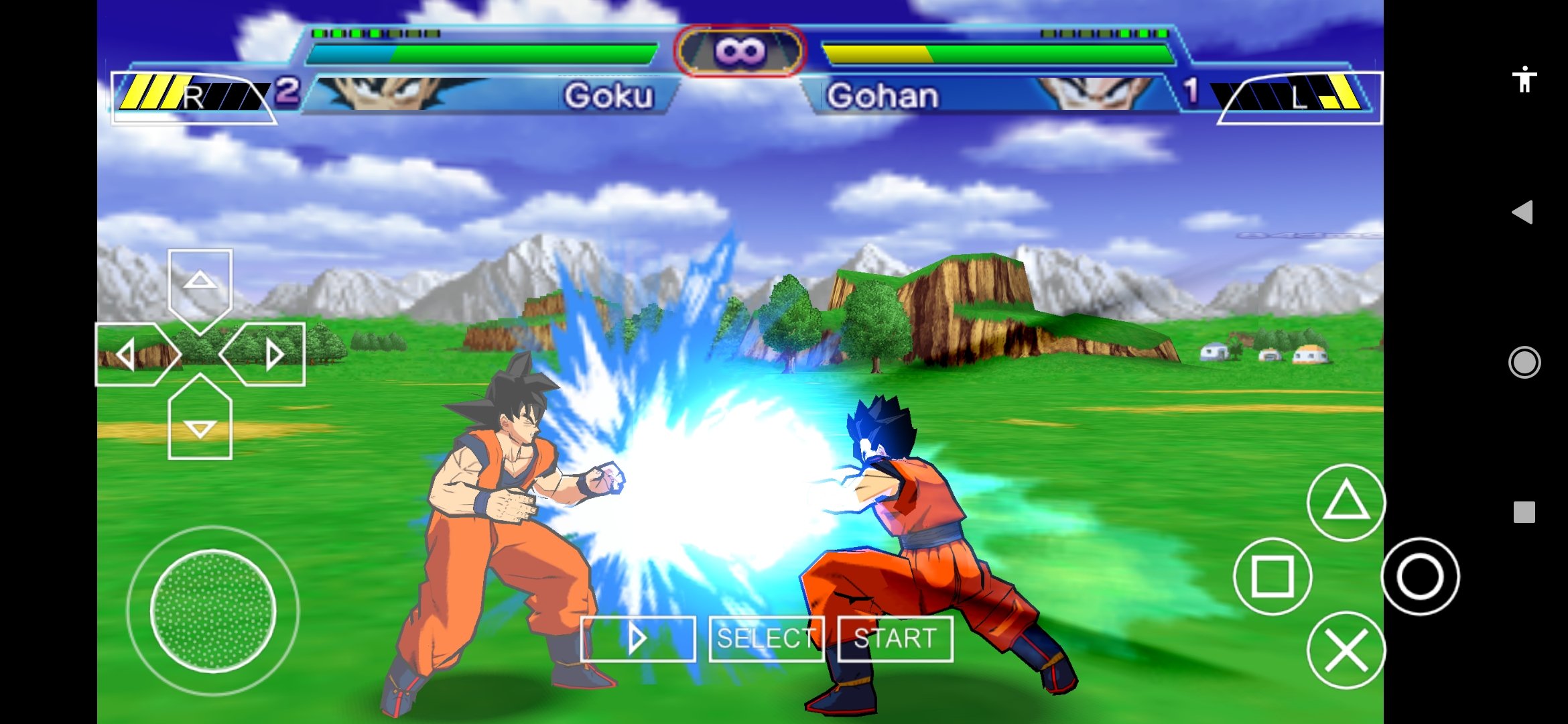Tap the D-pad up arrow
This screenshot has height=724, width=1568.
200,282
